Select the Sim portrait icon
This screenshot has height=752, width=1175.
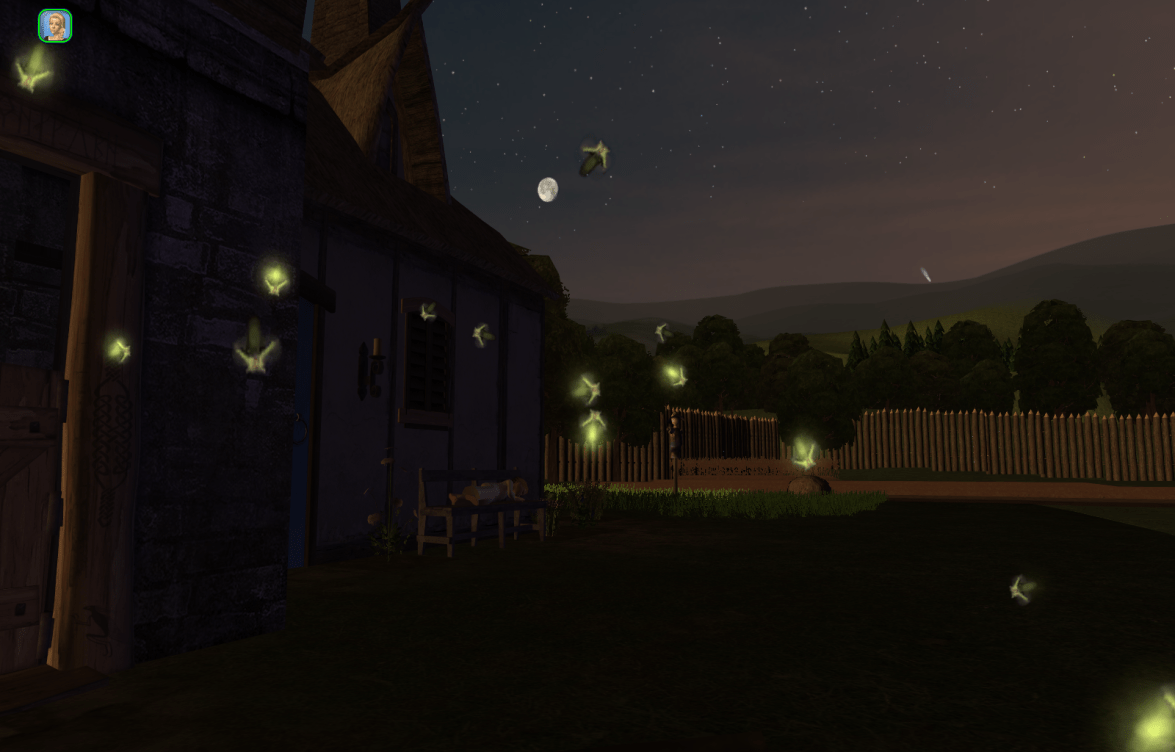pyautogui.click(x=55, y=26)
